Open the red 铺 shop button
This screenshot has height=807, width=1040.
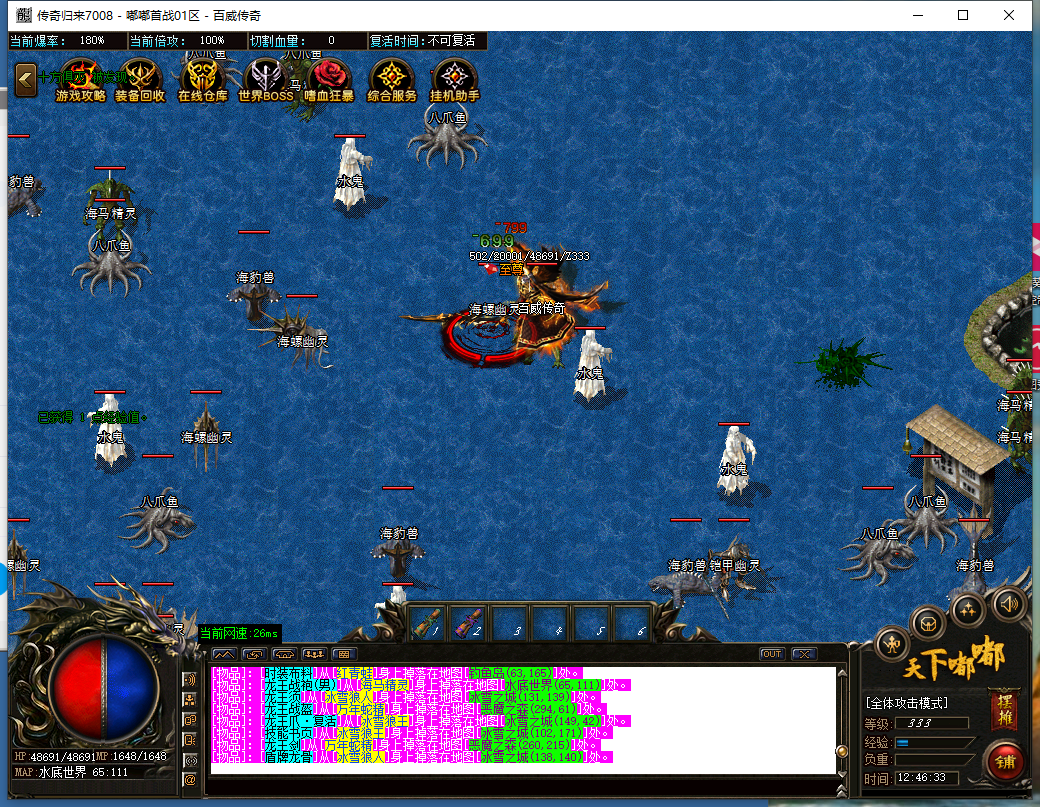(x=1003, y=761)
